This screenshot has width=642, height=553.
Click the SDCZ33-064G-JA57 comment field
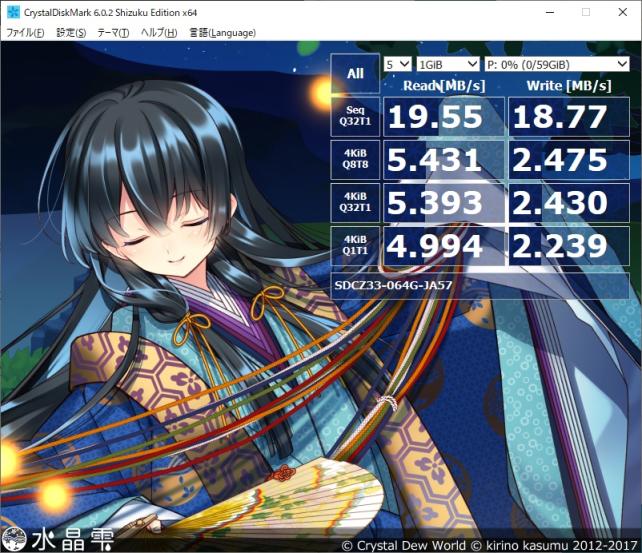[482, 284]
